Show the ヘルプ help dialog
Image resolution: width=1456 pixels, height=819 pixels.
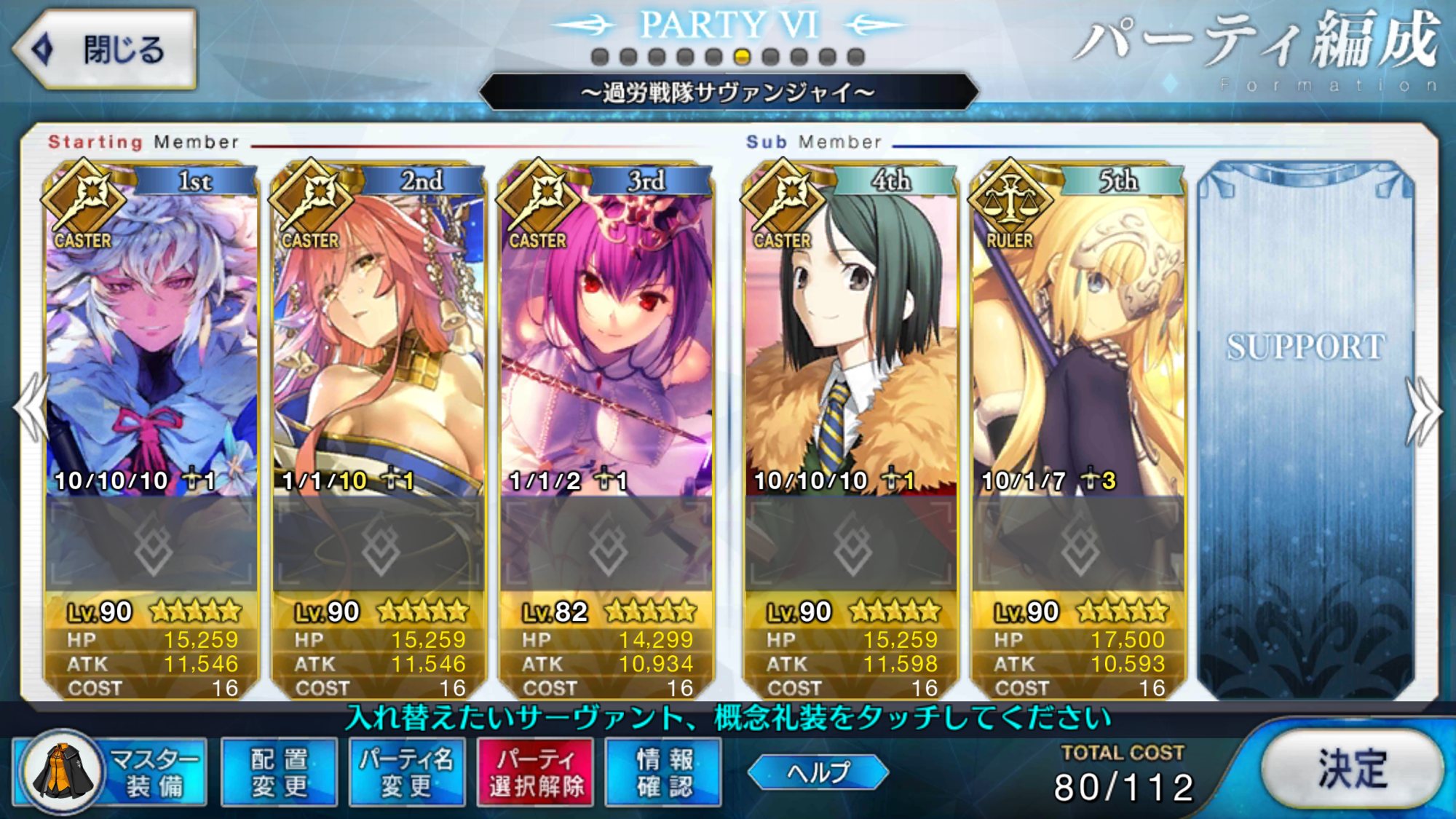click(x=818, y=772)
